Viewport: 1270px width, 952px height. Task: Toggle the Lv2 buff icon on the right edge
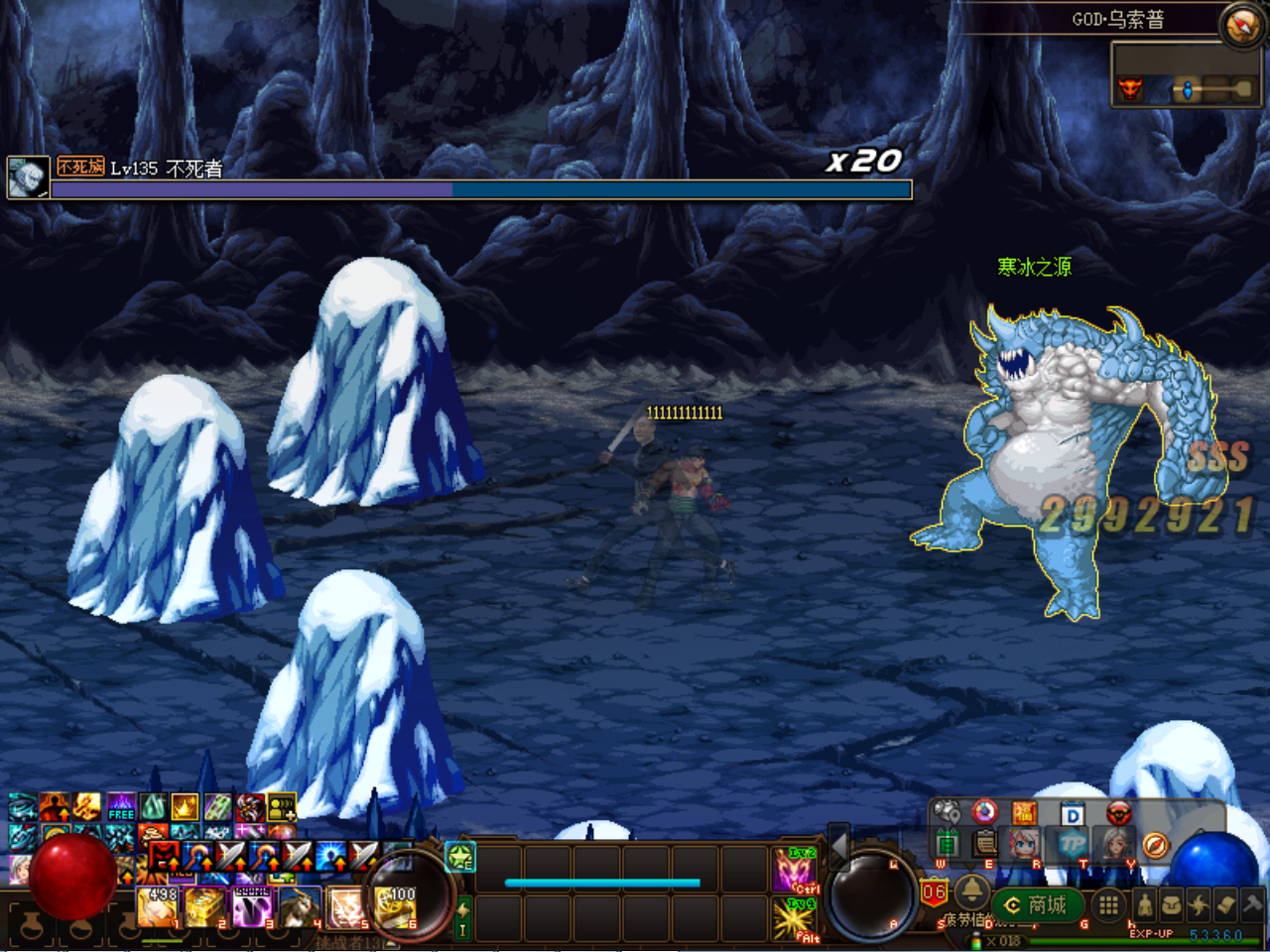pyautogui.click(x=795, y=870)
